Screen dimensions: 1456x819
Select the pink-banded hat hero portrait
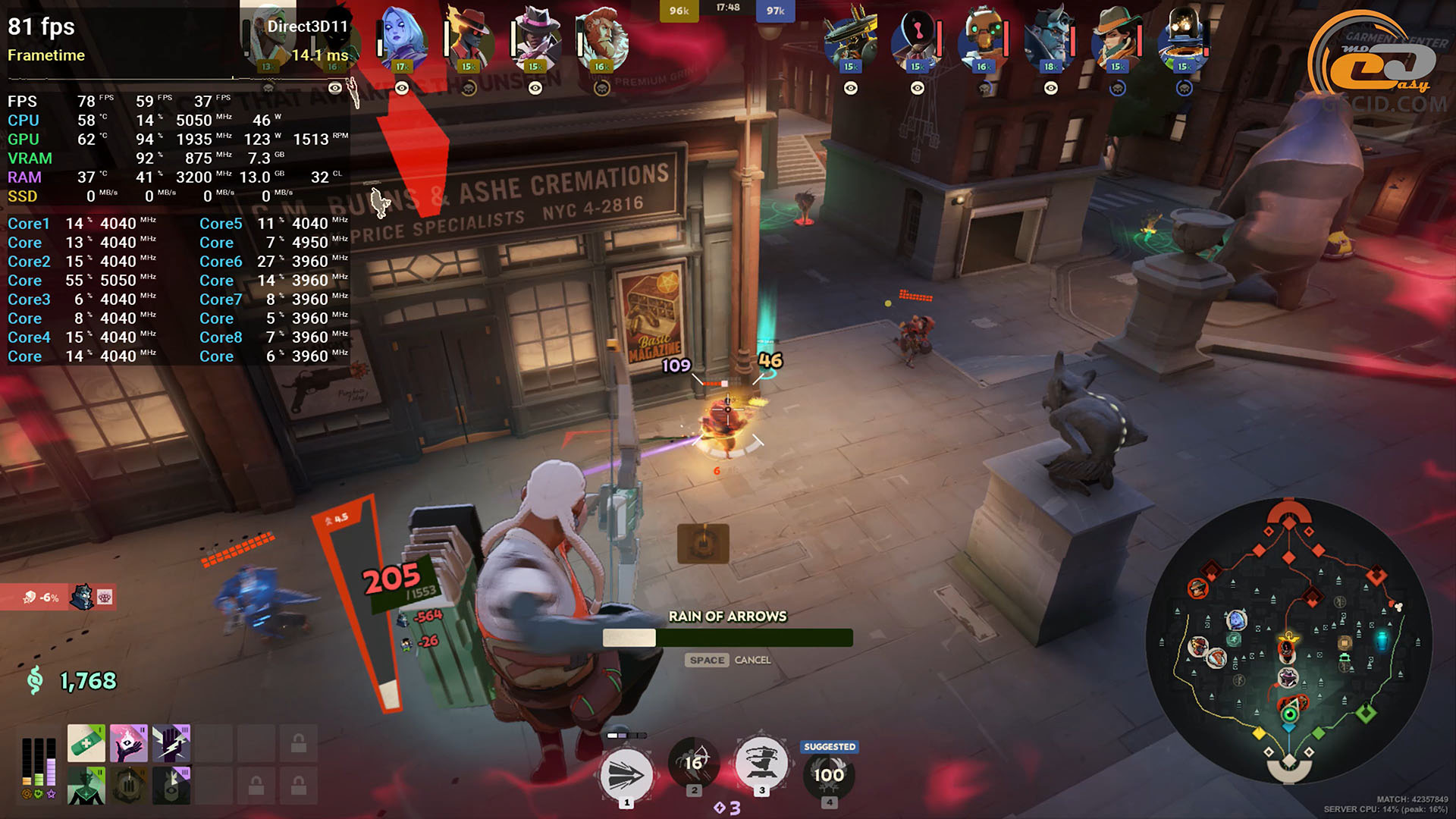coord(535,38)
